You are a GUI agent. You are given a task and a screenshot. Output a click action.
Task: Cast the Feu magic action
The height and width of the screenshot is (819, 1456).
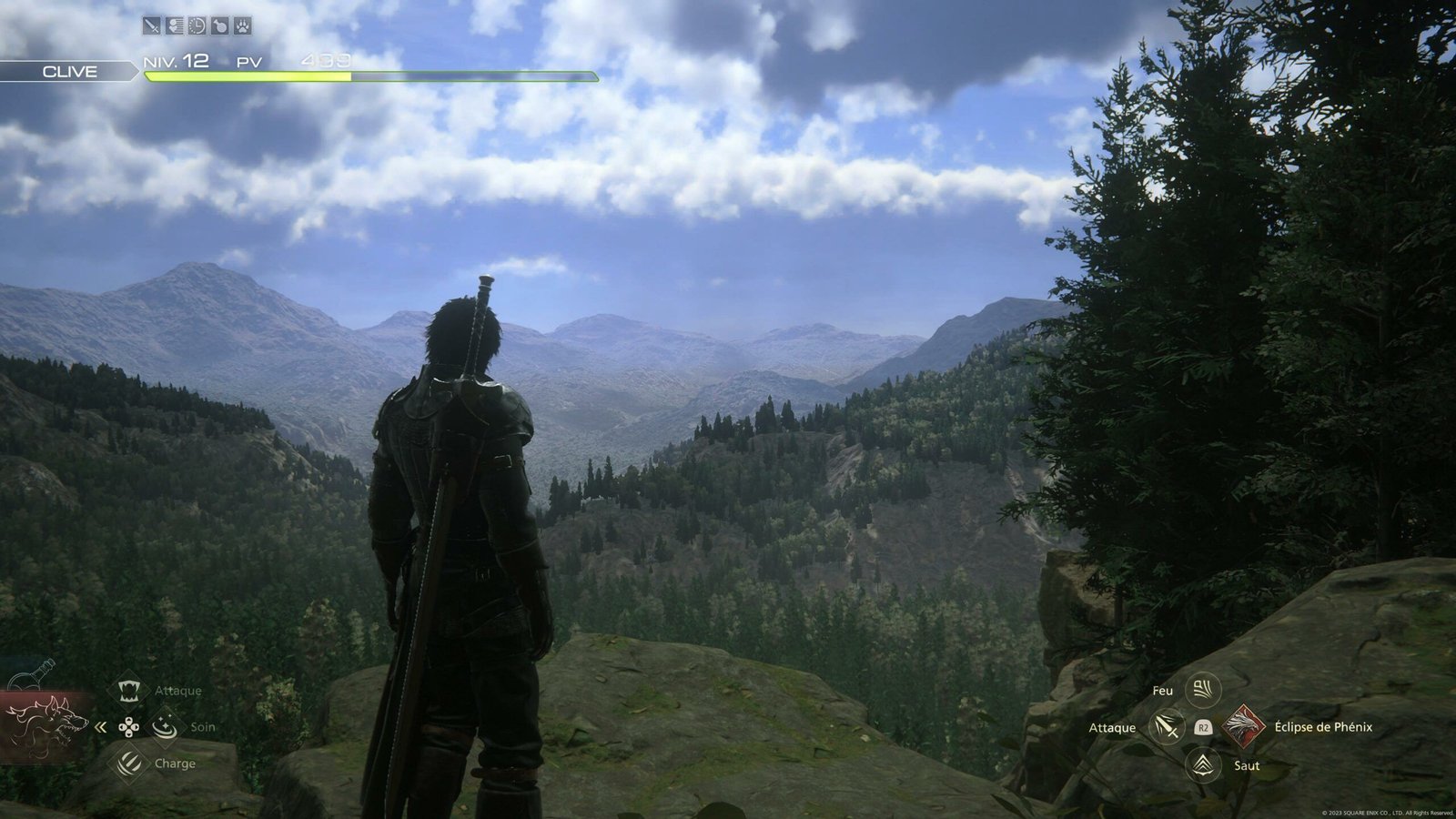pos(1203,689)
